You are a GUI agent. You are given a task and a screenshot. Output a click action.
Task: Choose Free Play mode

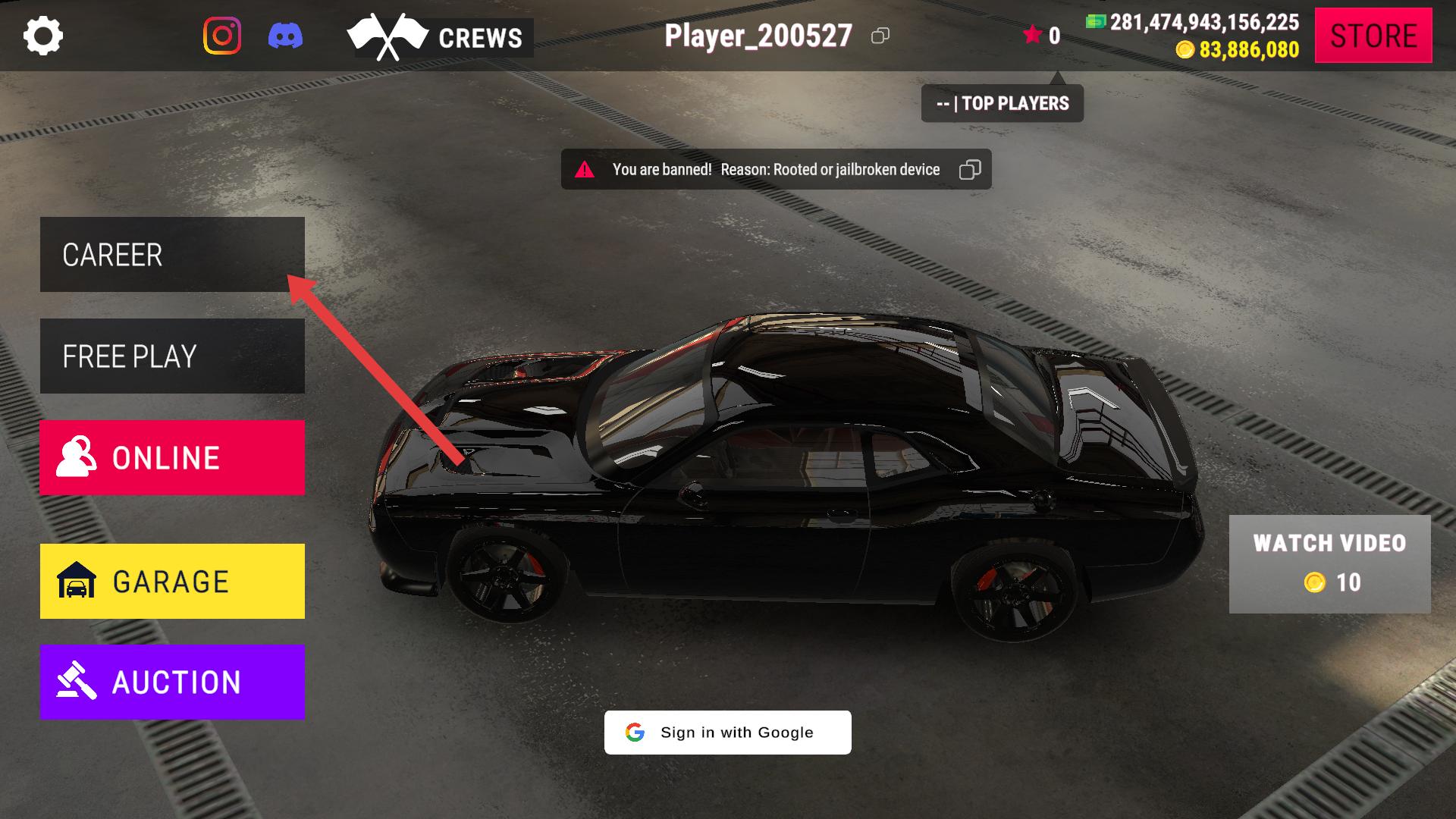172,356
